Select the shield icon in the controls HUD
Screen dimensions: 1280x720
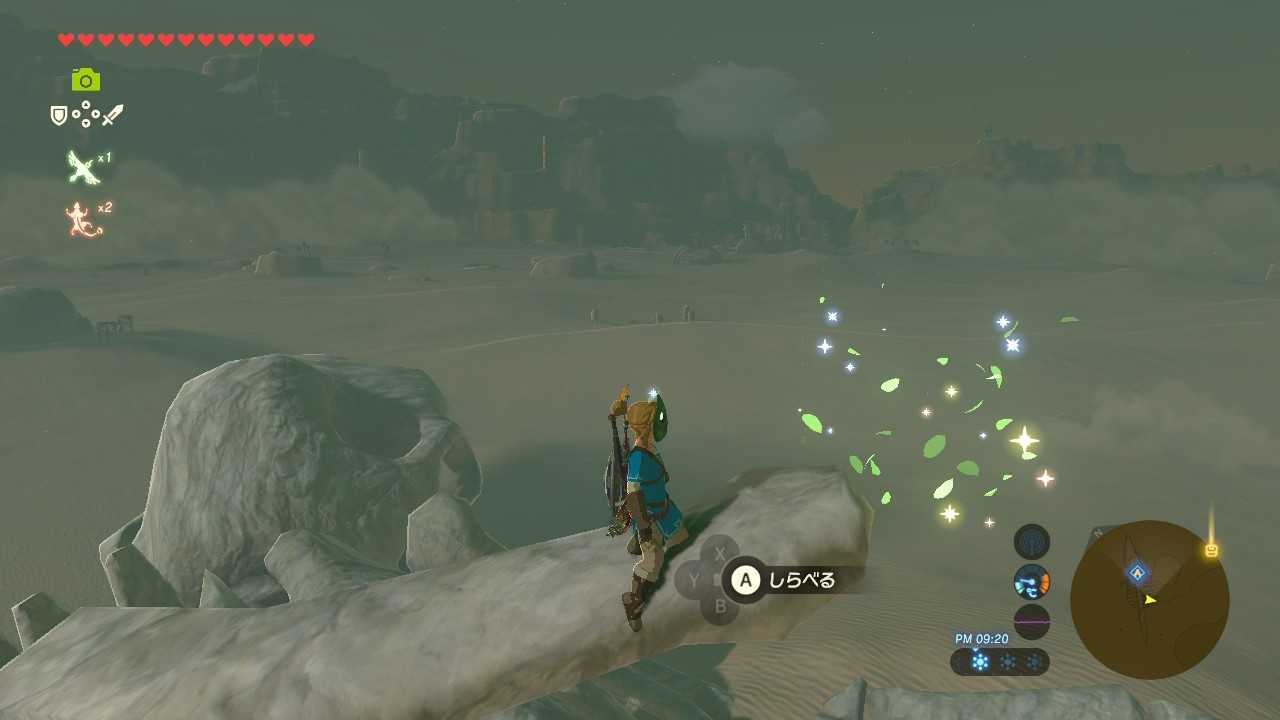[x=58, y=114]
